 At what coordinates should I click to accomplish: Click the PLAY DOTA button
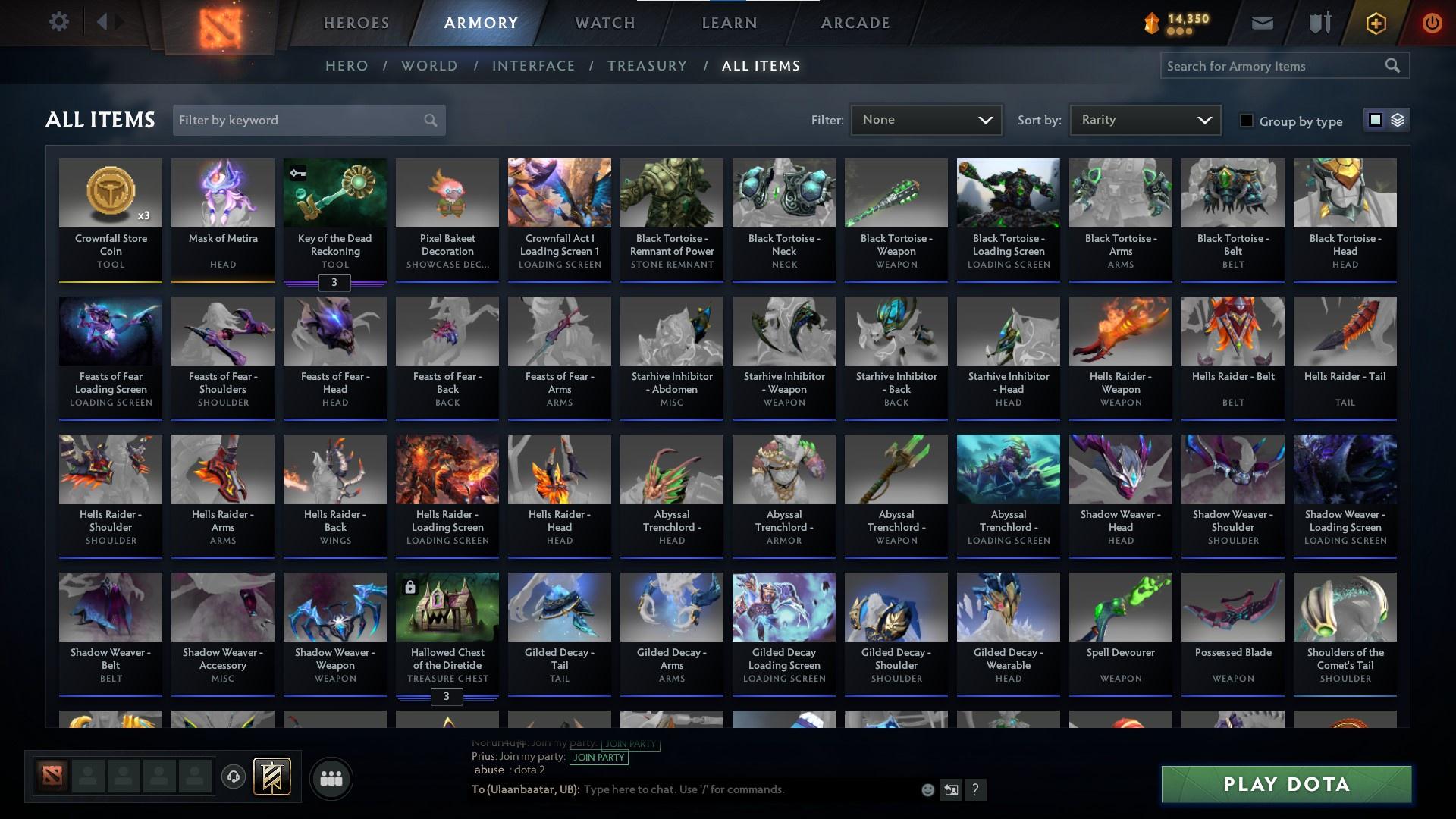pos(1286,785)
